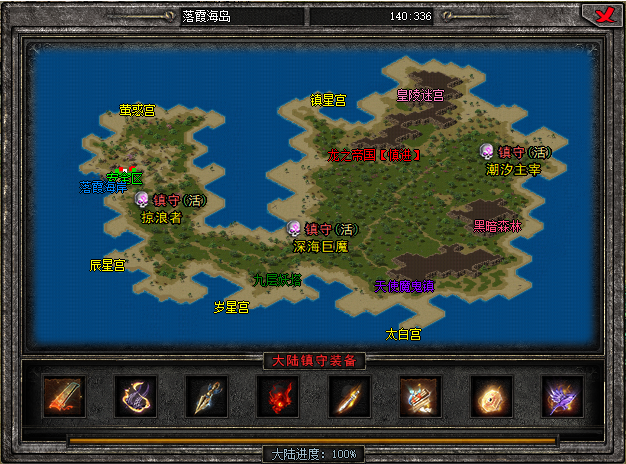This screenshot has width=626, height=464.
Task: Select the purple swirl ring equipment icon
Action: click(135, 396)
